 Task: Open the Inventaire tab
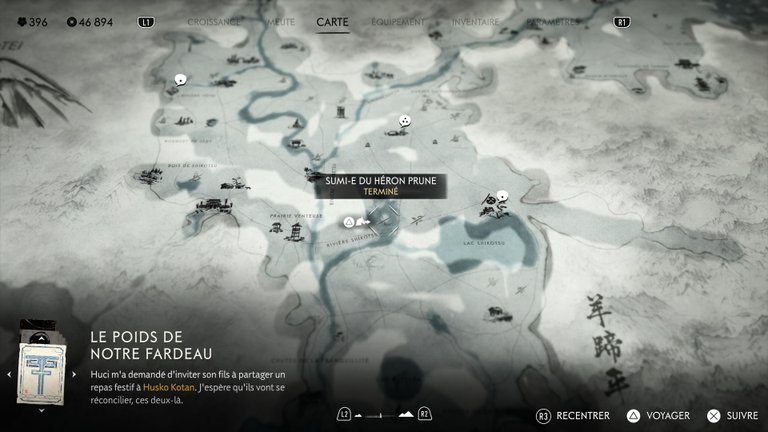475,21
